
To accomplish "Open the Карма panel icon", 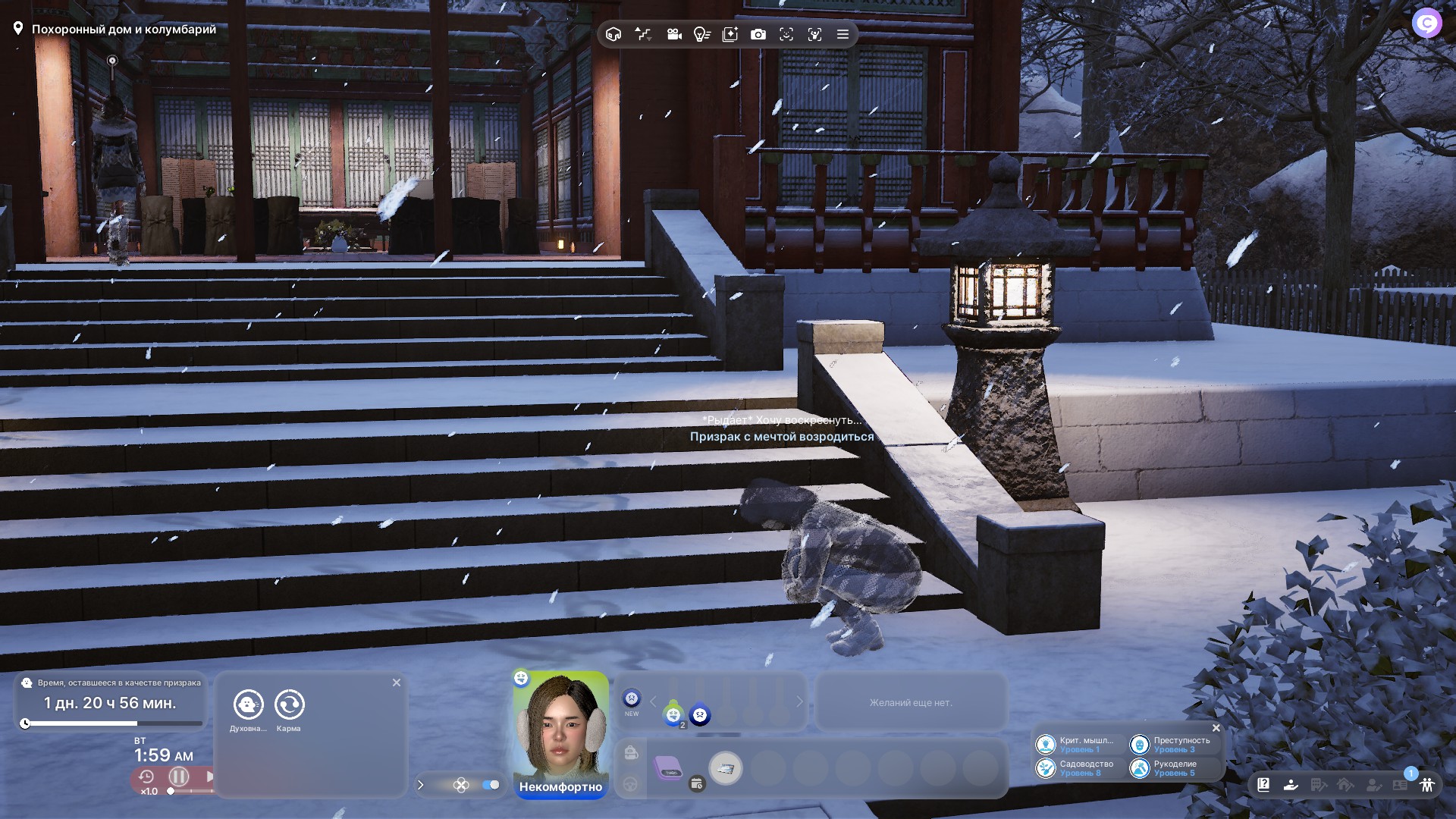I will tap(289, 704).
